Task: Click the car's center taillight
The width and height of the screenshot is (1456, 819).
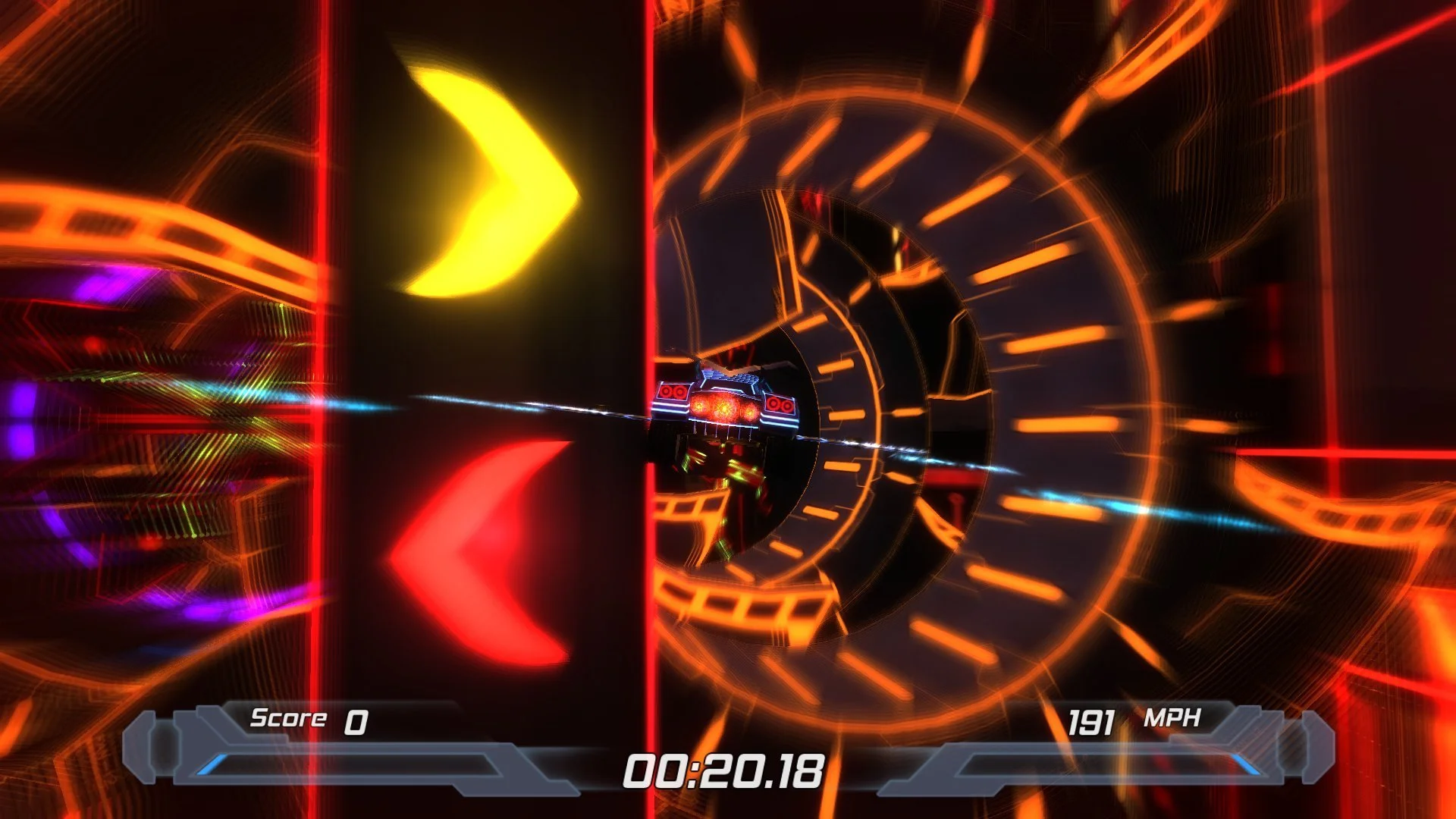Action: [723, 408]
